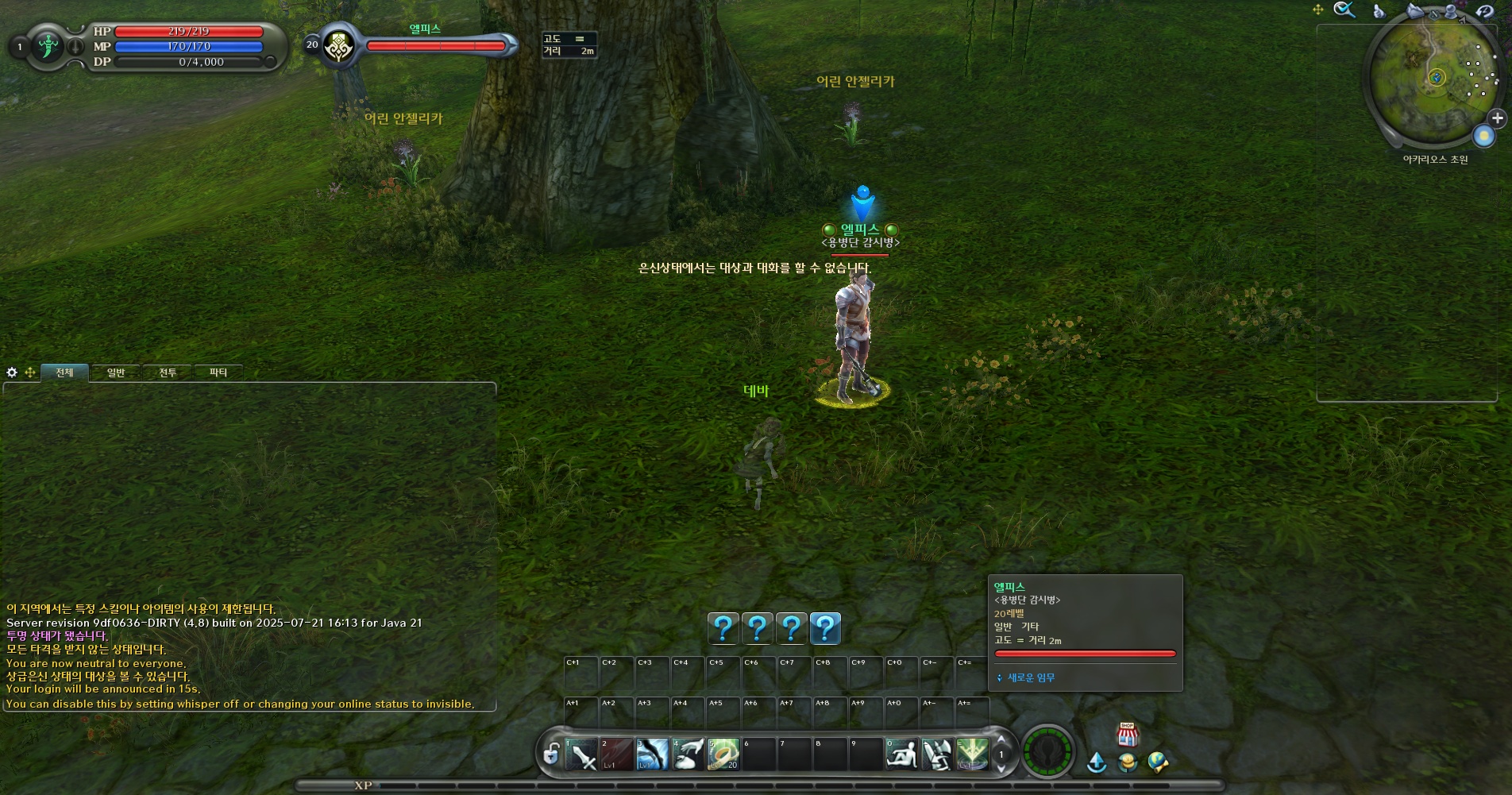This screenshot has width=1512, height=795.
Task: Show the 파티 chat tab
Action: point(218,372)
